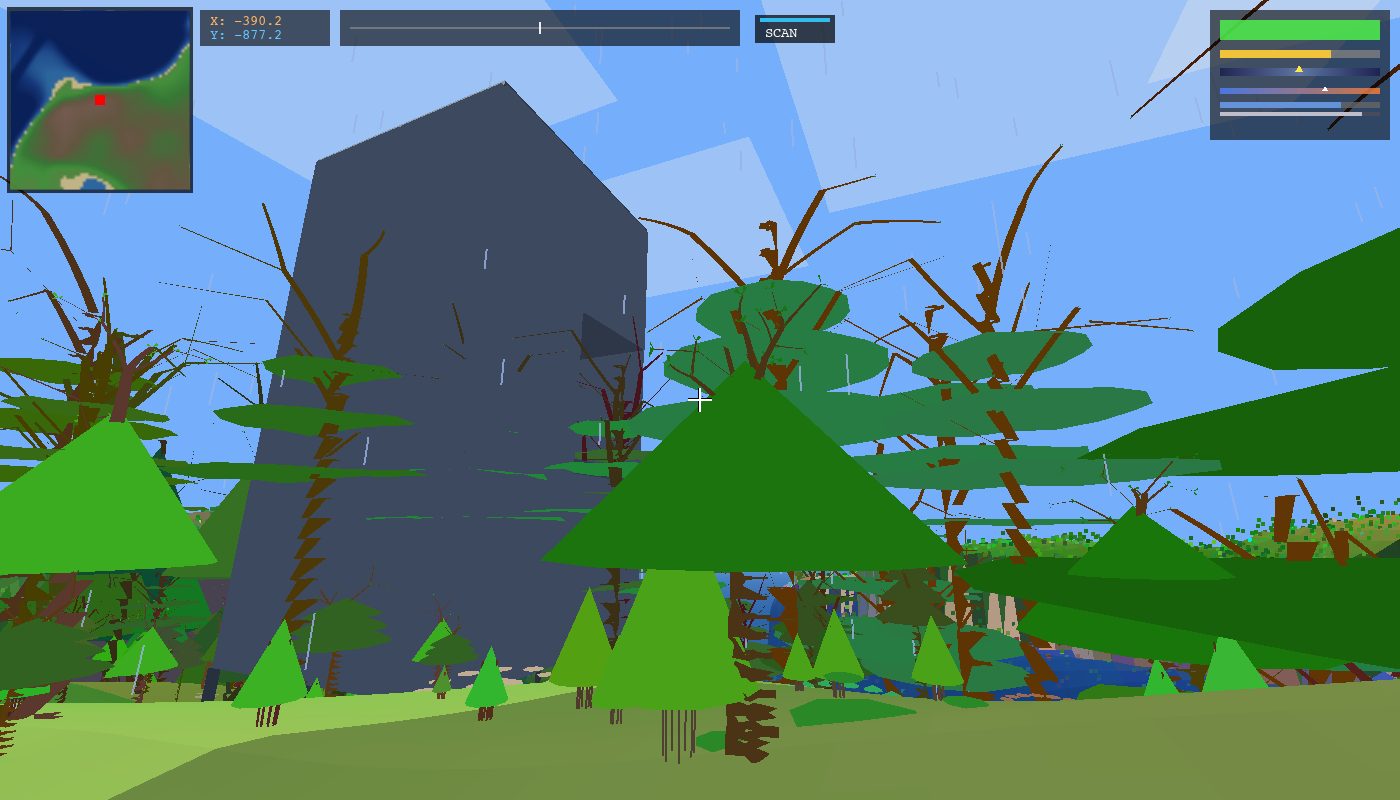Click the yellow stamina bar
This screenshot has width=1400, height=800.
1275,53
